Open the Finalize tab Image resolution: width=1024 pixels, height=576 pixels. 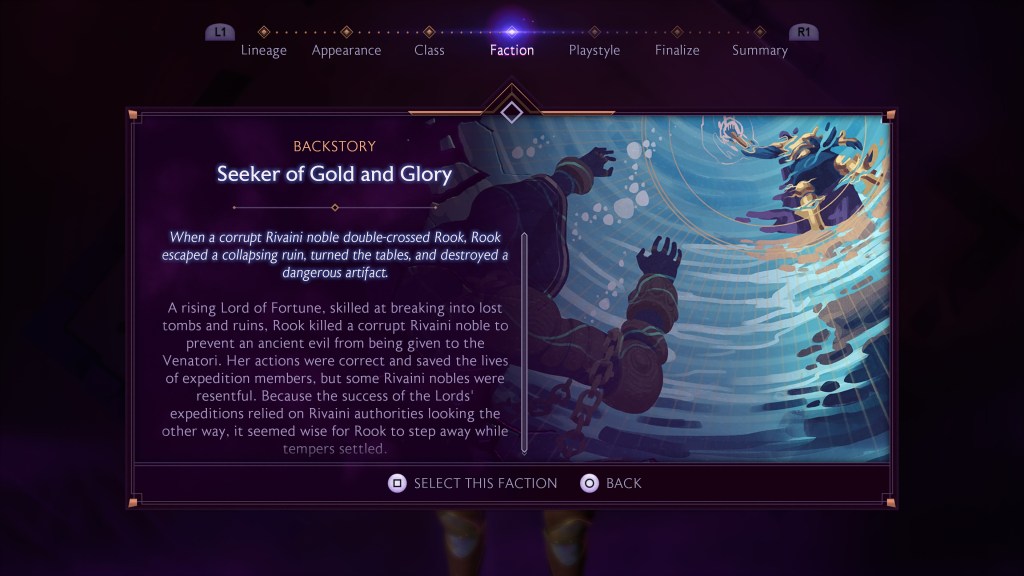pyautogui.click(x=677, y=50)
